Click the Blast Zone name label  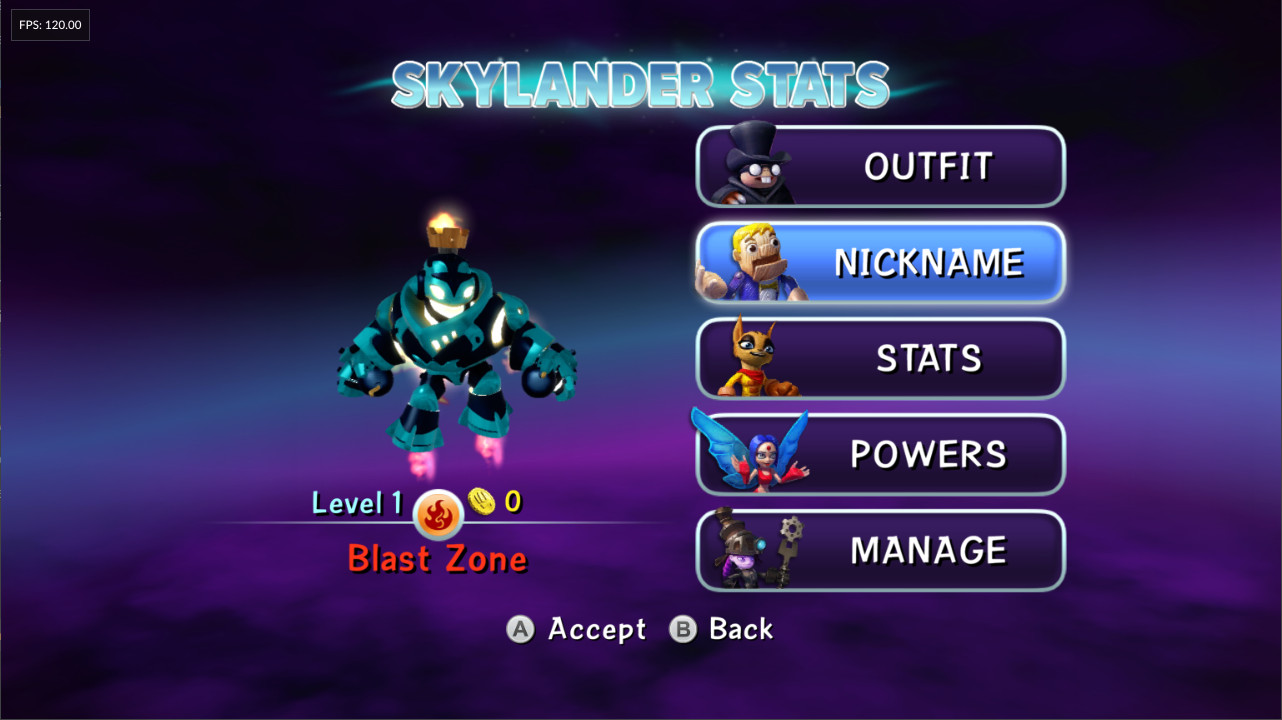click(x=437, y=559)
